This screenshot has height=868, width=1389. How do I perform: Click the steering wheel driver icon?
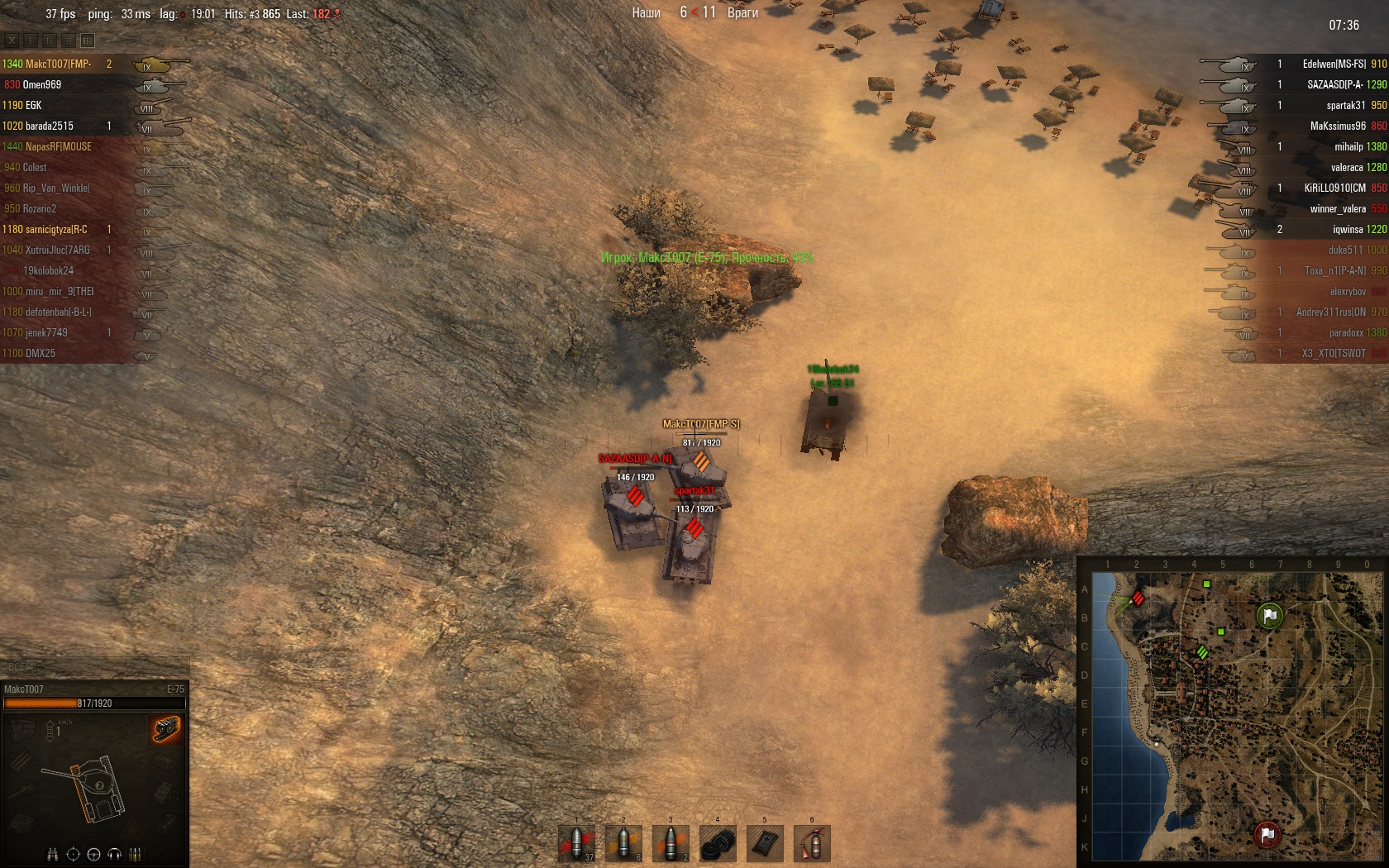(x=93, y=854)
